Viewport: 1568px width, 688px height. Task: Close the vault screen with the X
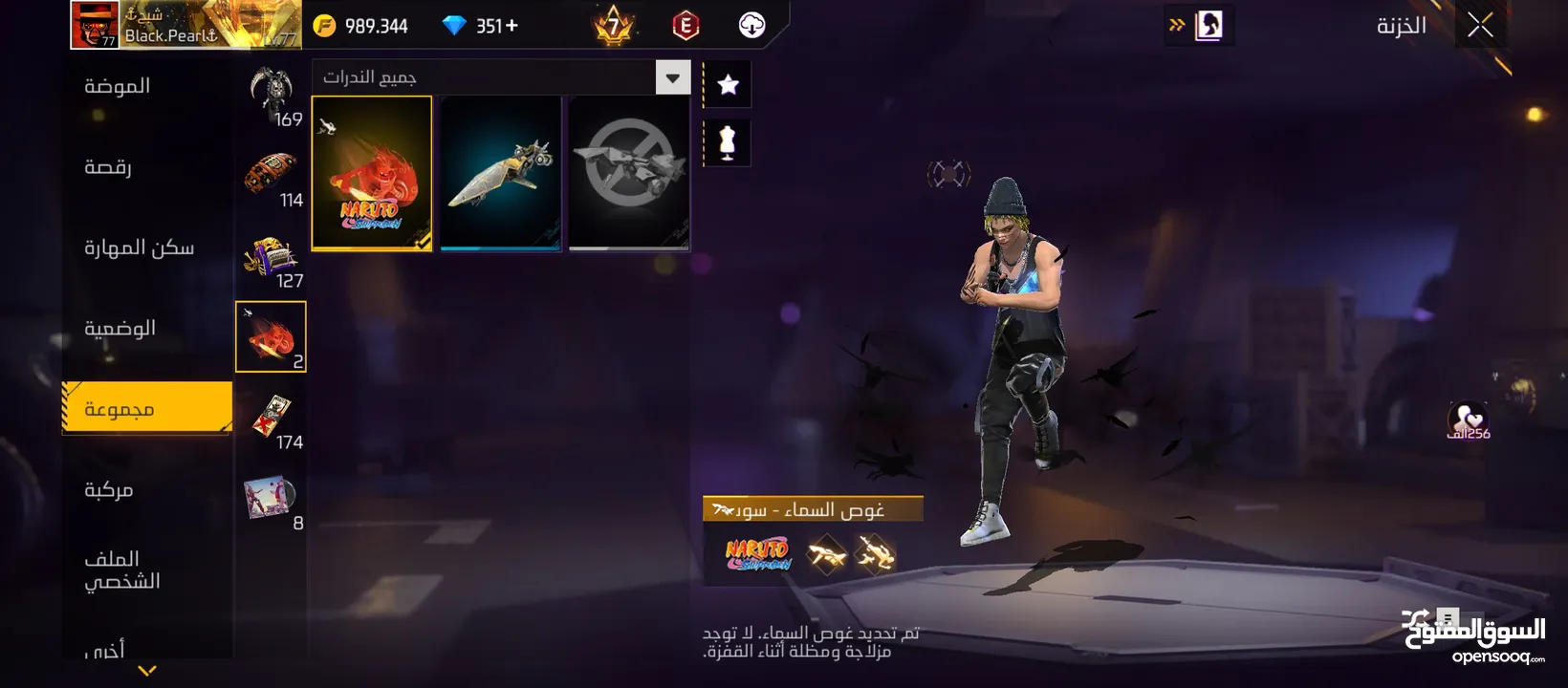[1480, 26]
